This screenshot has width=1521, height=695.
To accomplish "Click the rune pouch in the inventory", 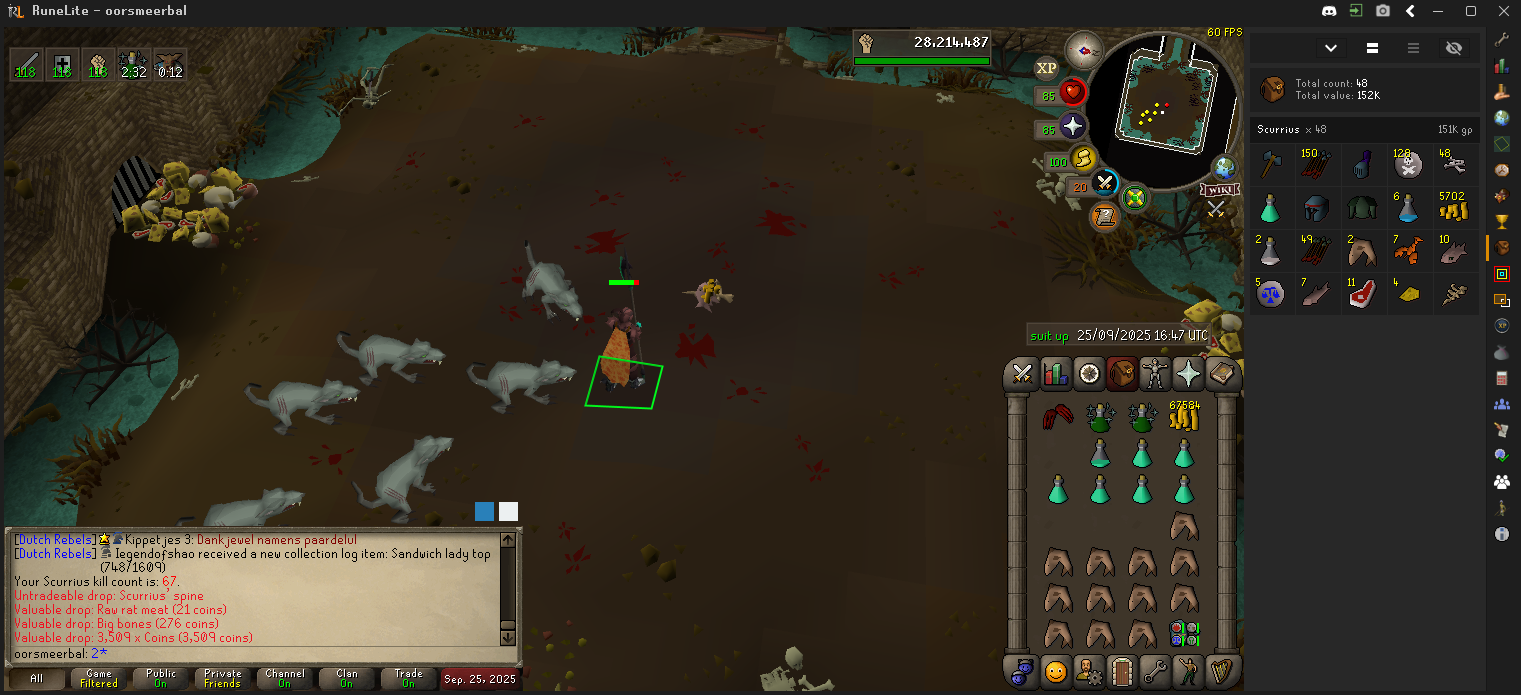I will [x=1184, y=633].
